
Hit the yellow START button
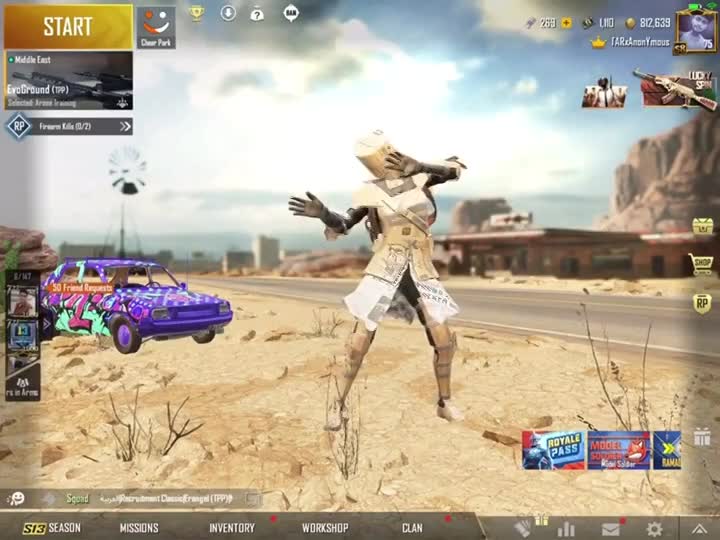(68, 27)
